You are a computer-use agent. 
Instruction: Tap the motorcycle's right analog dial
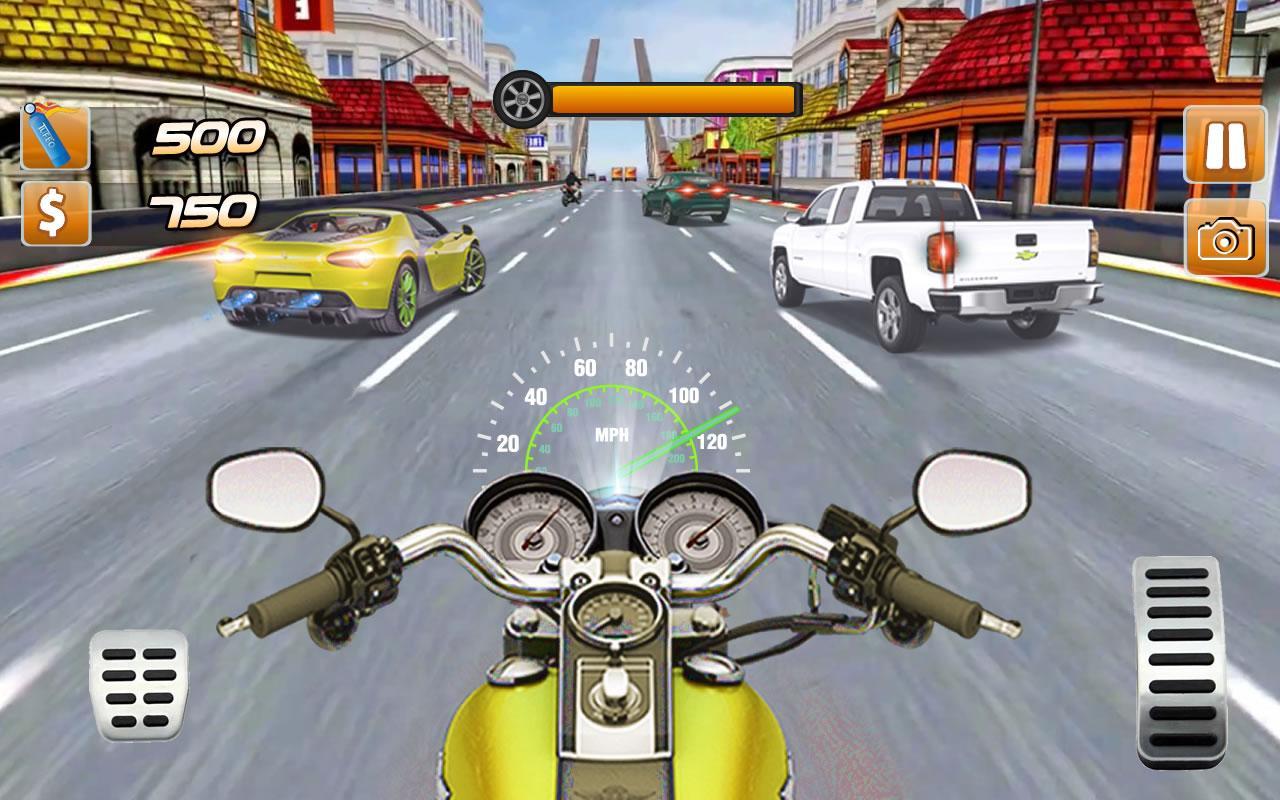point(700,527)
